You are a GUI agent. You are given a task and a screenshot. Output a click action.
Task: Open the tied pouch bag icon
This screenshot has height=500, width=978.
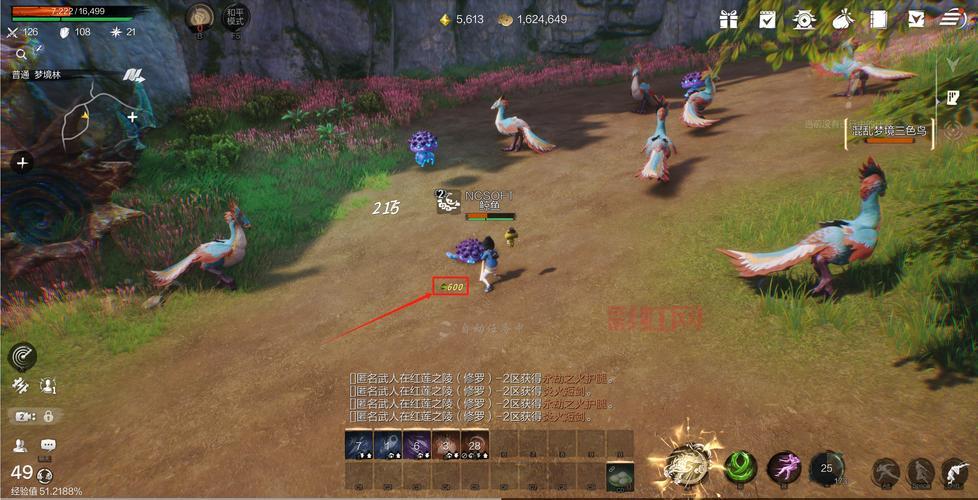point(842,19)
